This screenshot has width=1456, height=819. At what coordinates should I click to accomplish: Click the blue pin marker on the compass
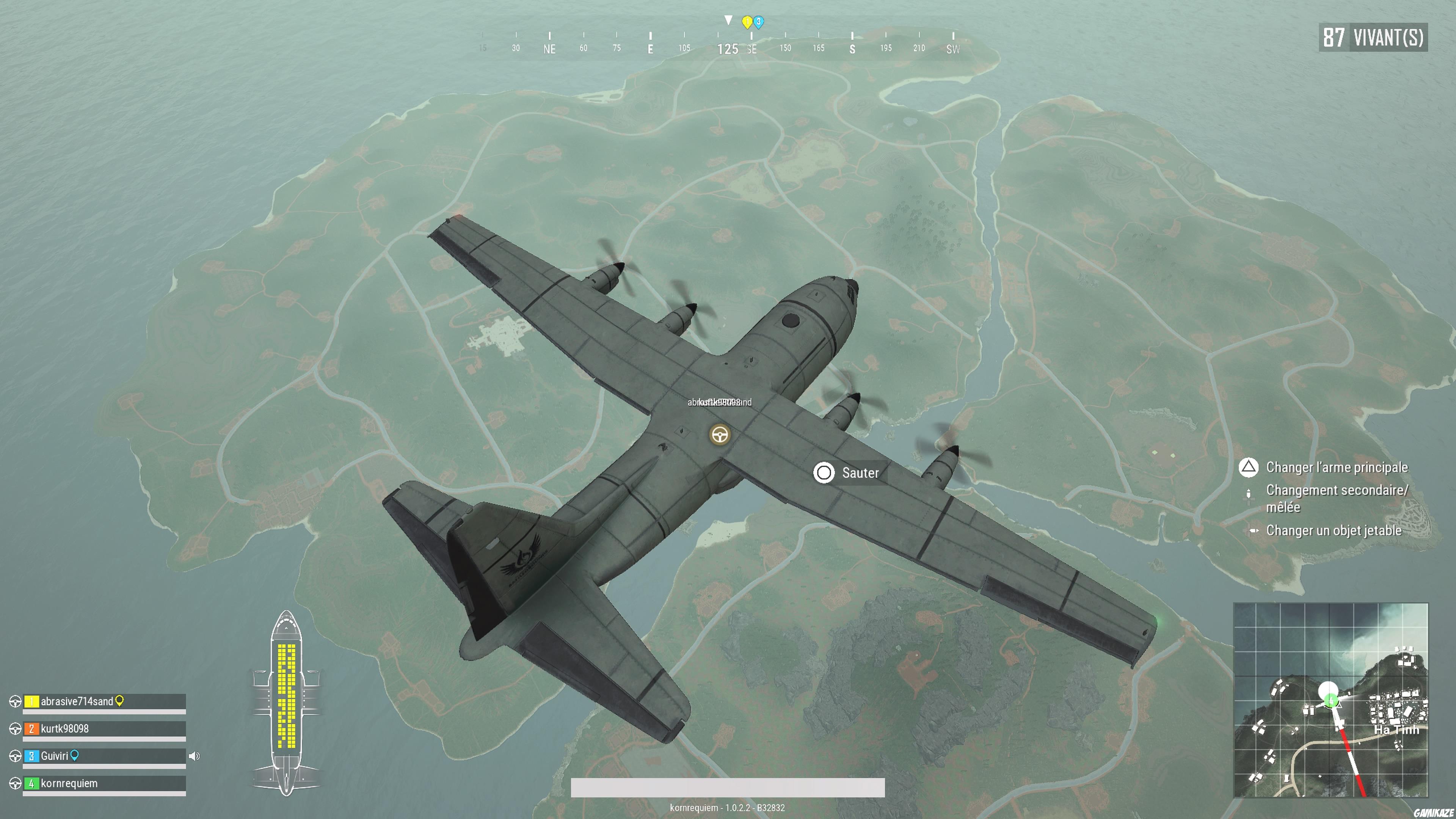[758, 23]
